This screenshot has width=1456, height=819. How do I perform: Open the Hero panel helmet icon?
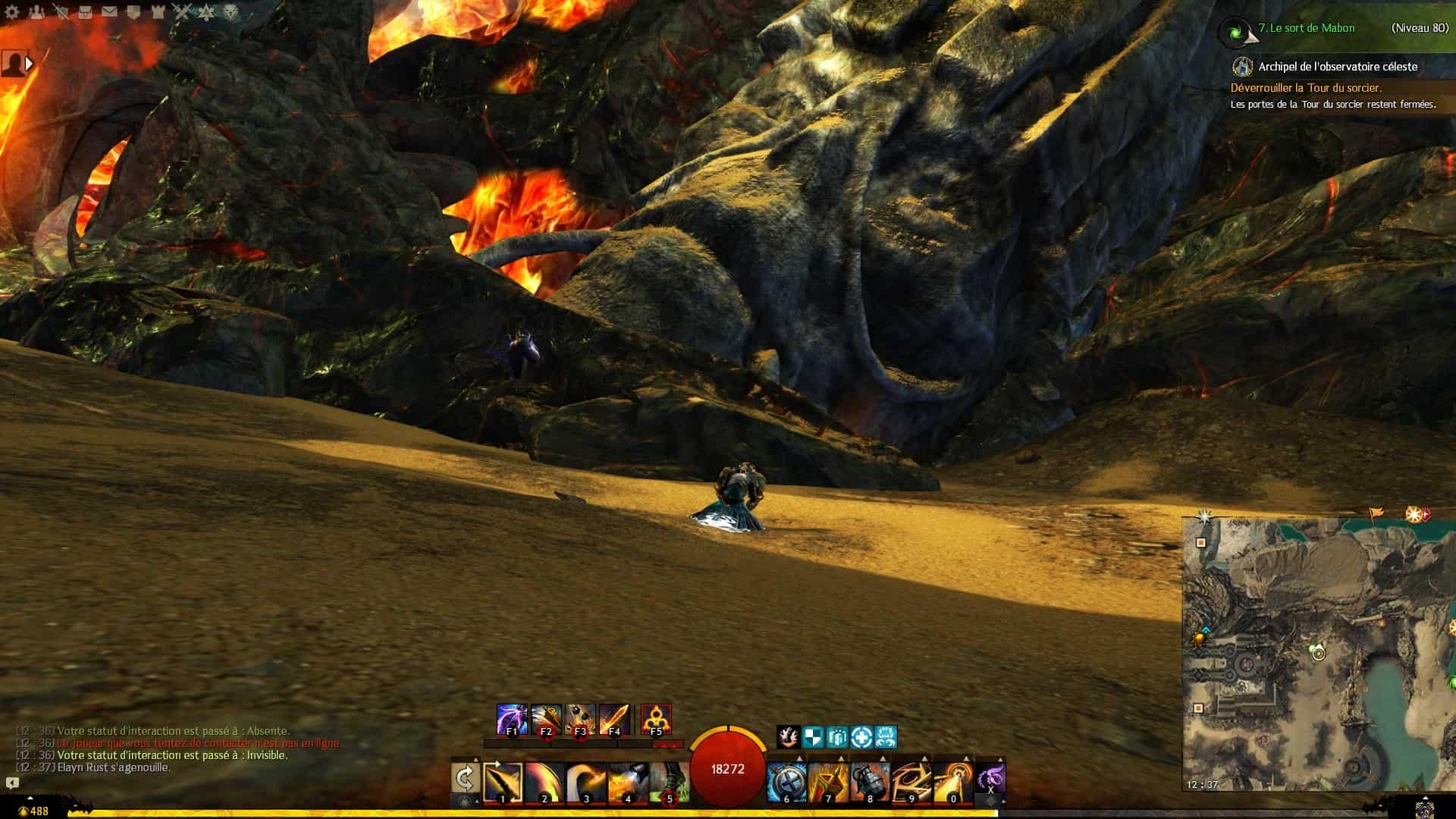point(61,12)
